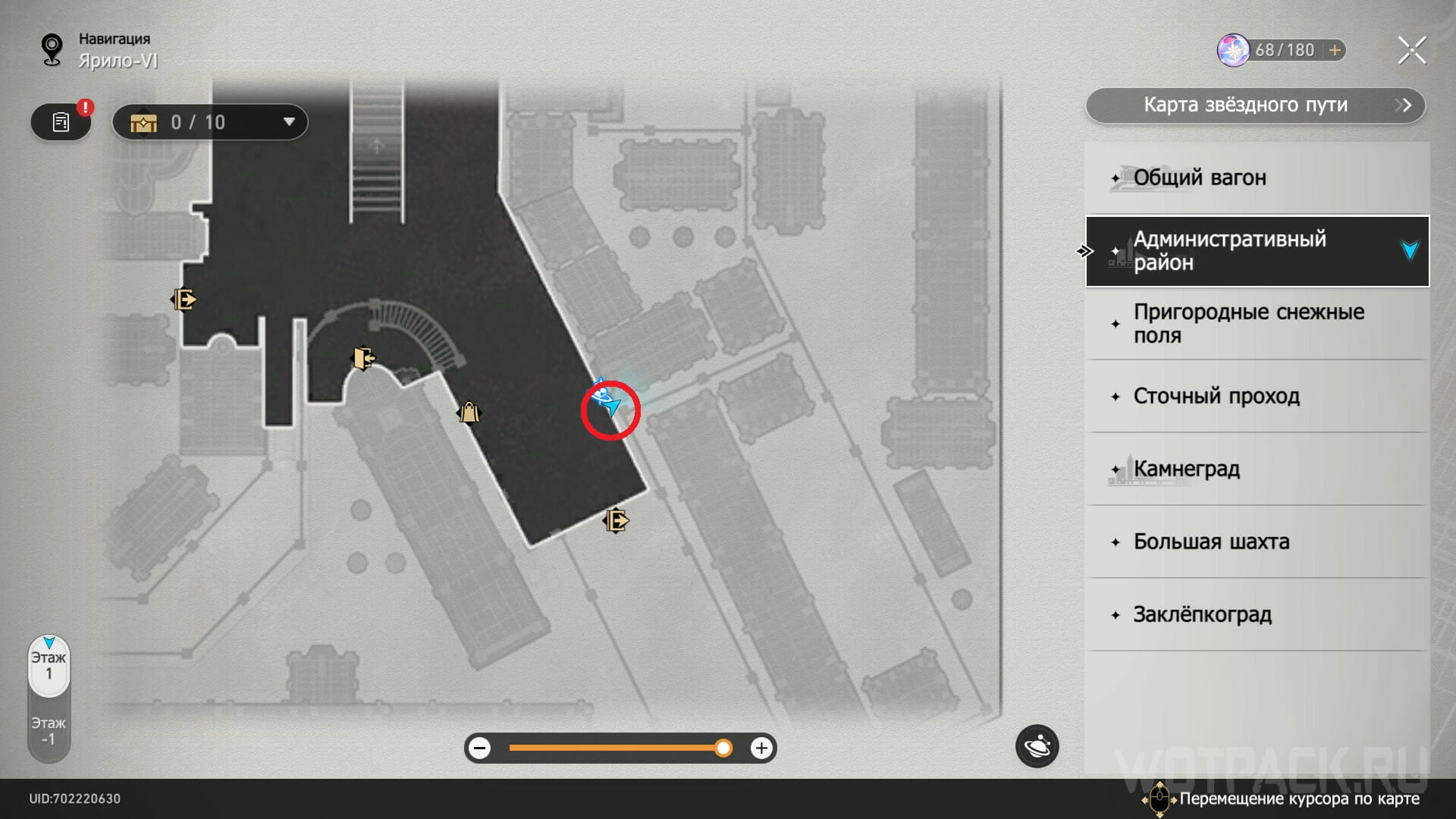Add Trailblaze Power with plus button
This screenshot has height=819, width=1456.
1335,50
